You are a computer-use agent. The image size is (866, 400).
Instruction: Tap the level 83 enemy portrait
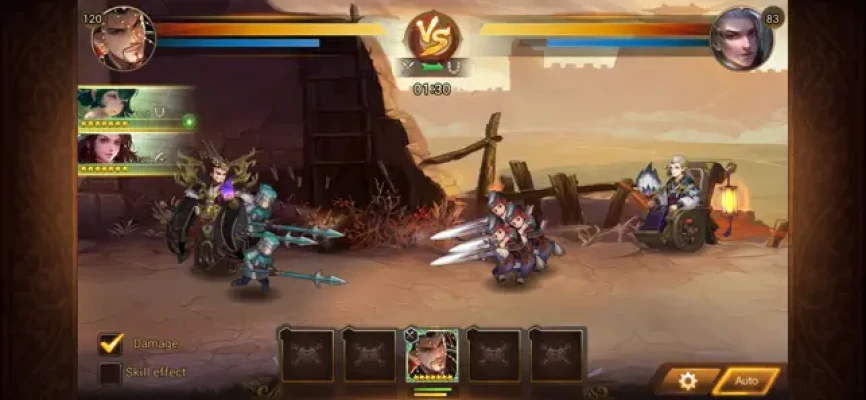(740, 39)
